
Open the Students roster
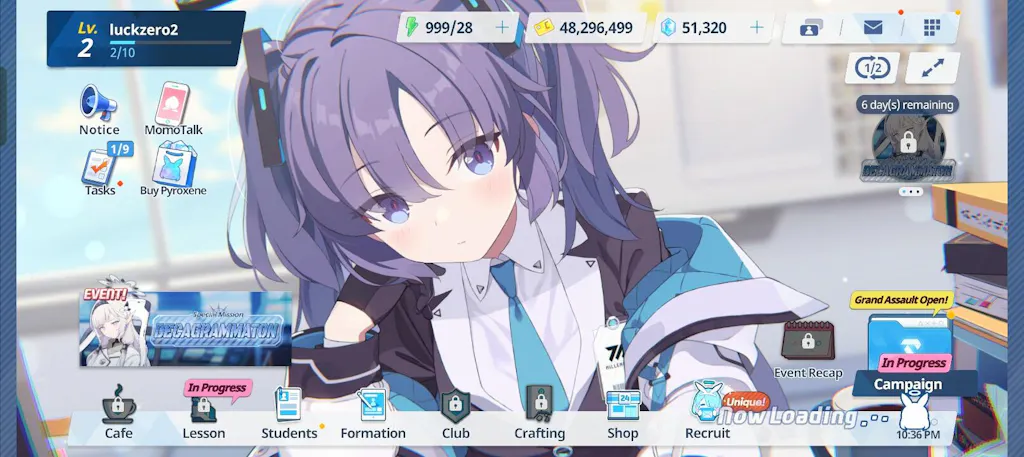coord(289,414)
